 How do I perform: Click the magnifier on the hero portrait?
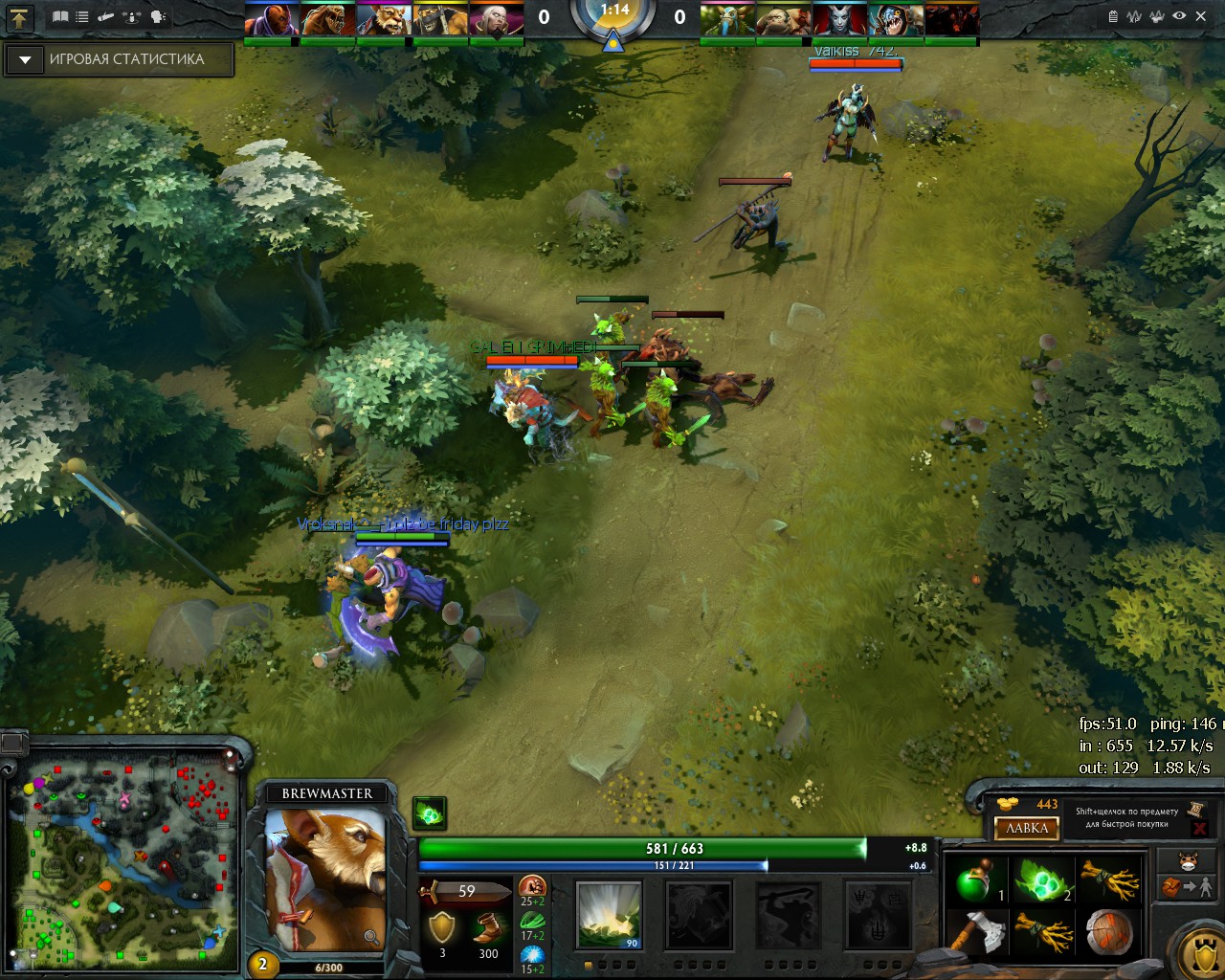(371, 937)
